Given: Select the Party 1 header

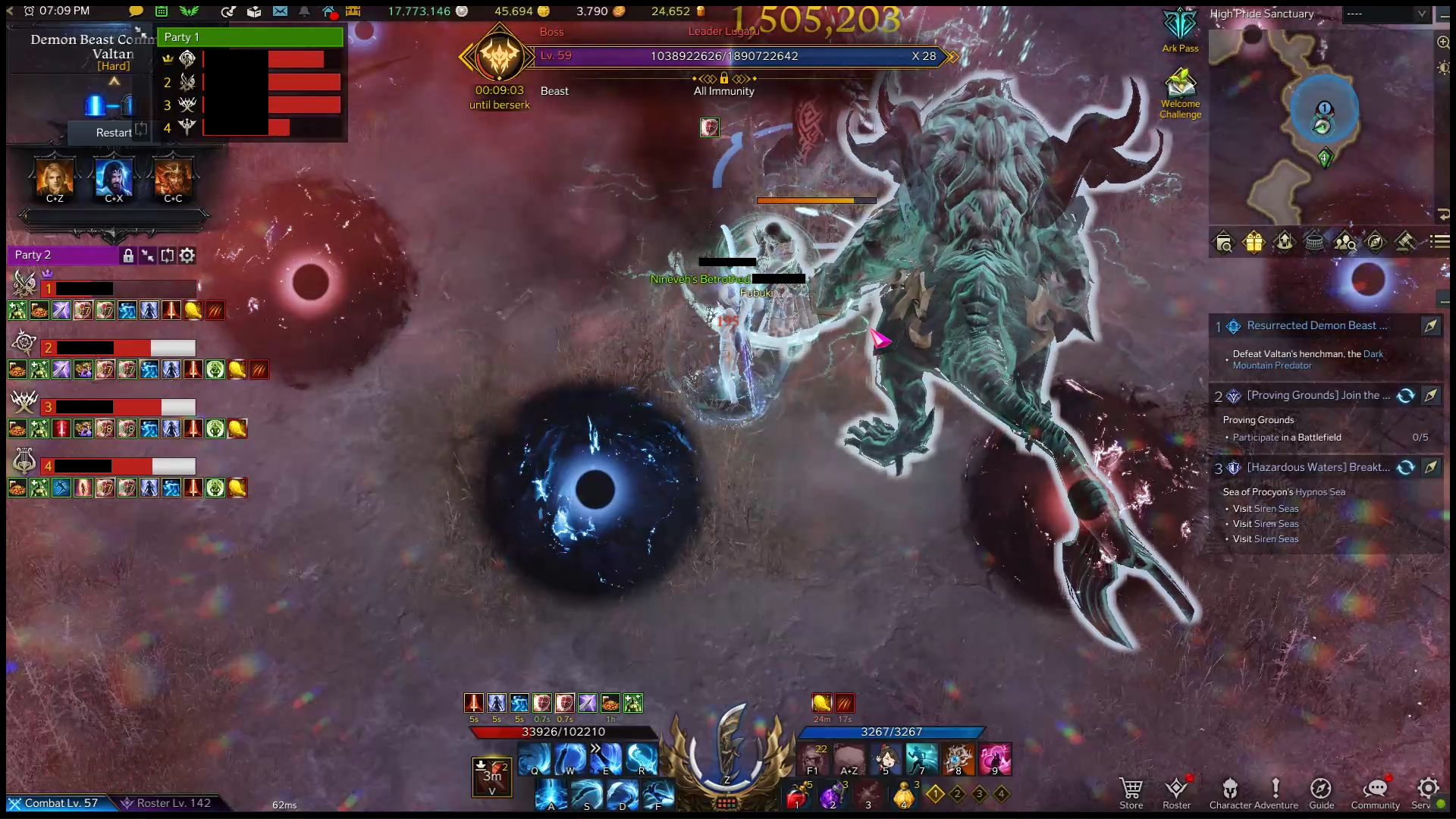Looking at the screenshot, I should [x=249, y=37].
